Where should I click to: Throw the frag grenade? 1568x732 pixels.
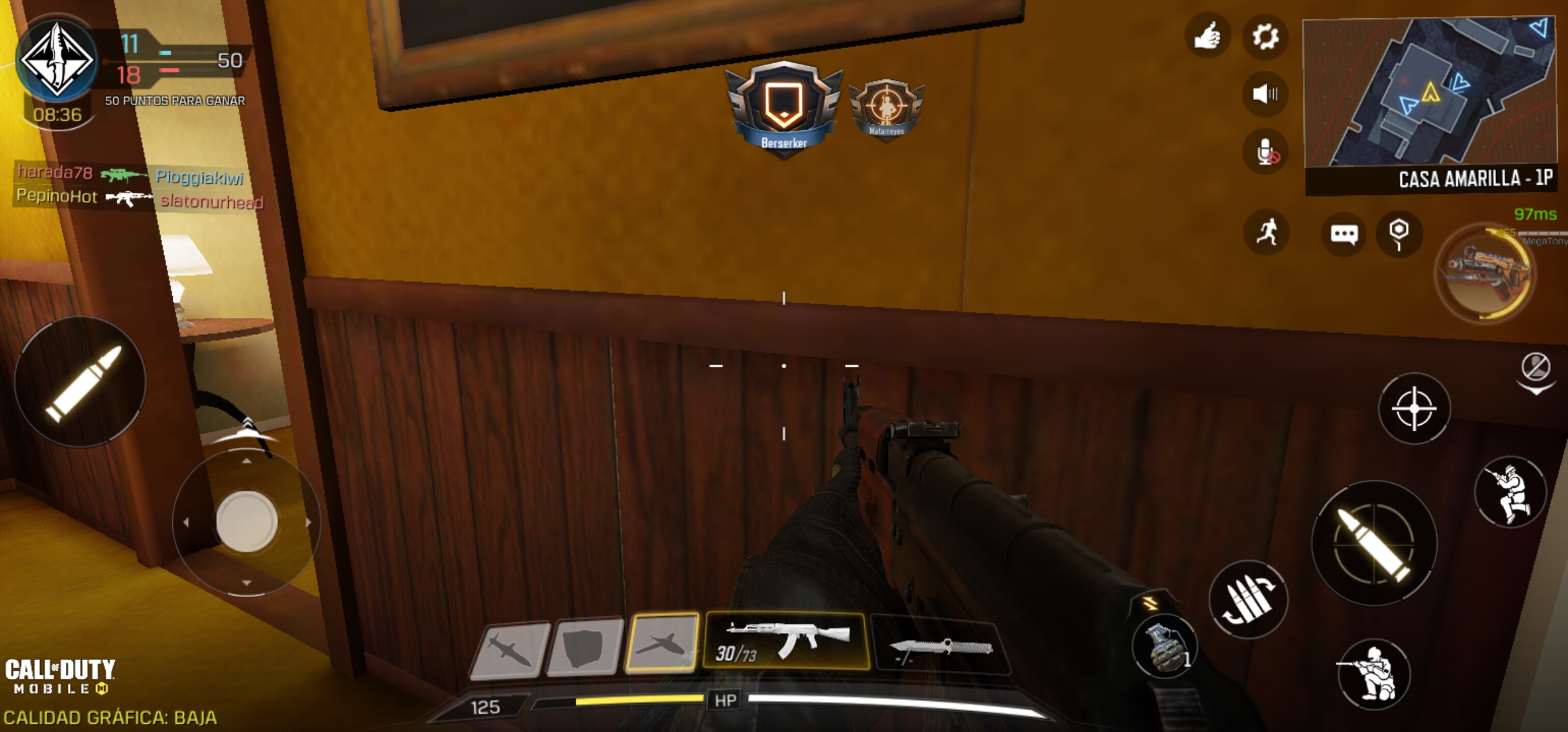point(1163,647)
